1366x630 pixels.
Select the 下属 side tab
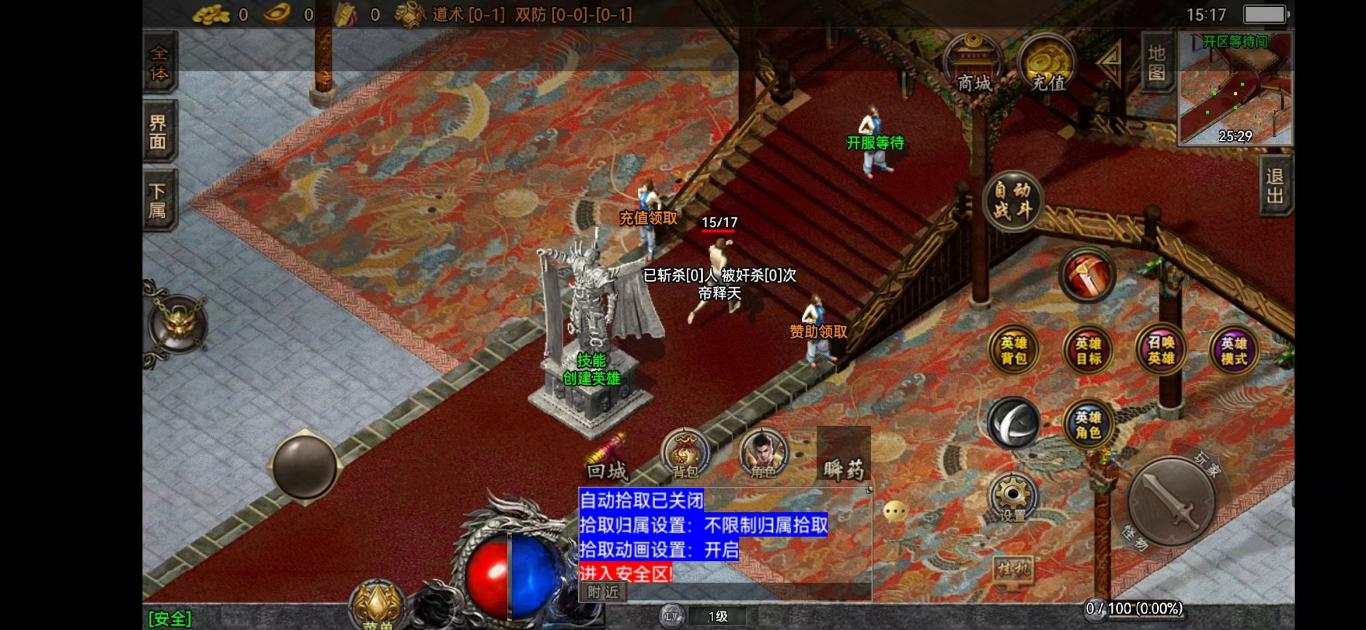pyautogui.click(x=159, y=199)
